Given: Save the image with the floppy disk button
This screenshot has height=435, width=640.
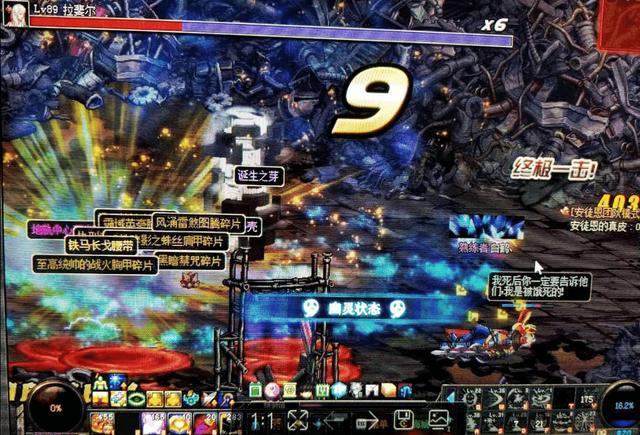Looking at the screenshot, I should (404, 420).
